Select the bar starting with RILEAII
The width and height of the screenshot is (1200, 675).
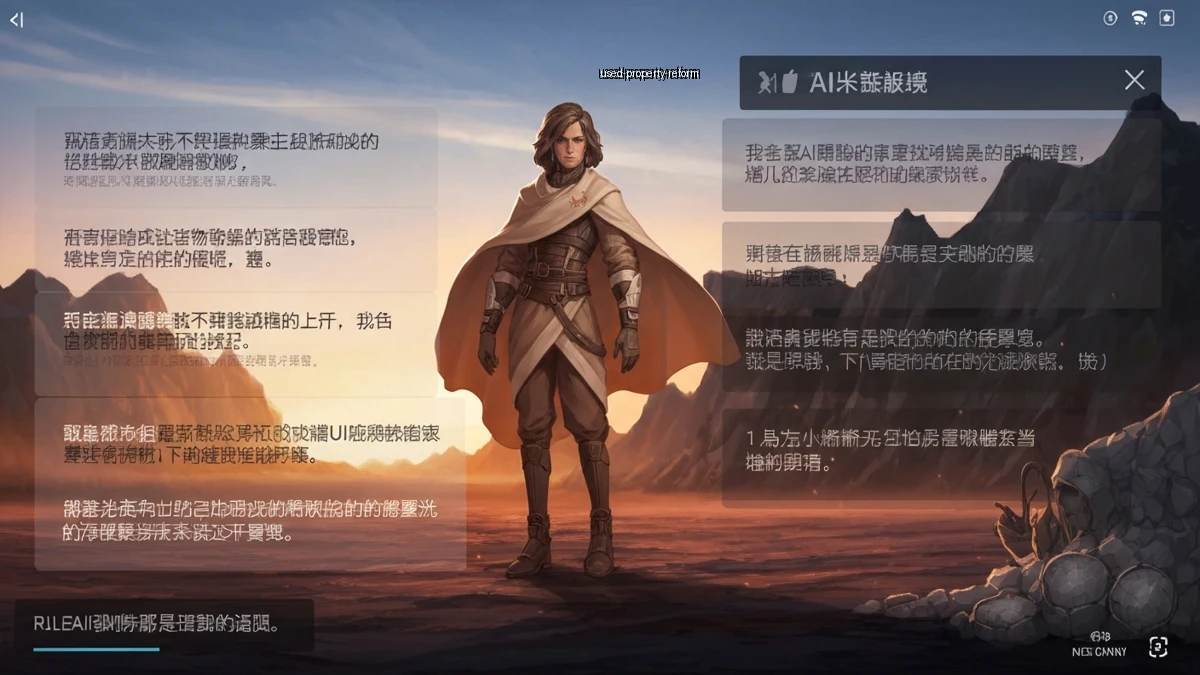pos(164,625)
